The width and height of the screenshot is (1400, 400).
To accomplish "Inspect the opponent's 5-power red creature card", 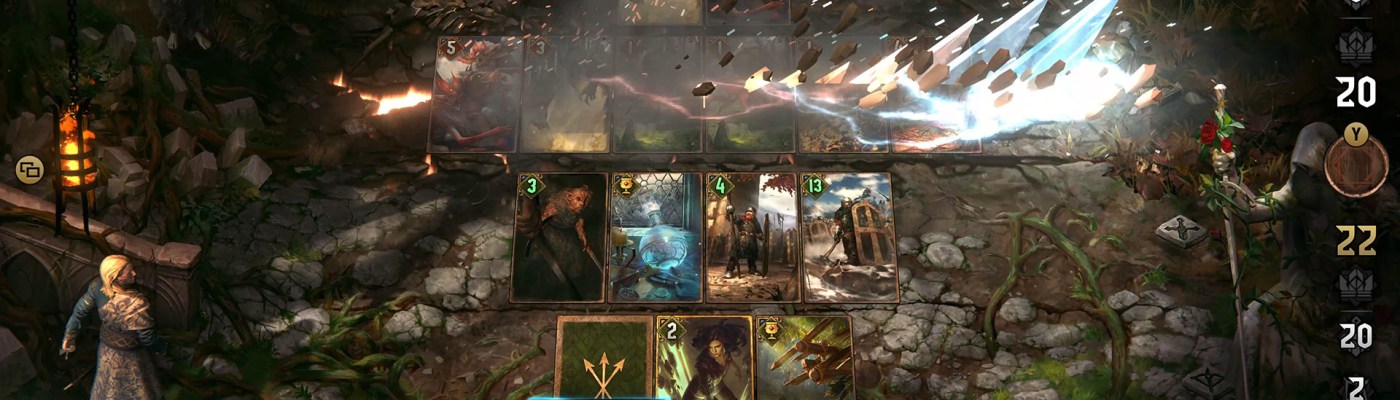I will coord(475,95).
